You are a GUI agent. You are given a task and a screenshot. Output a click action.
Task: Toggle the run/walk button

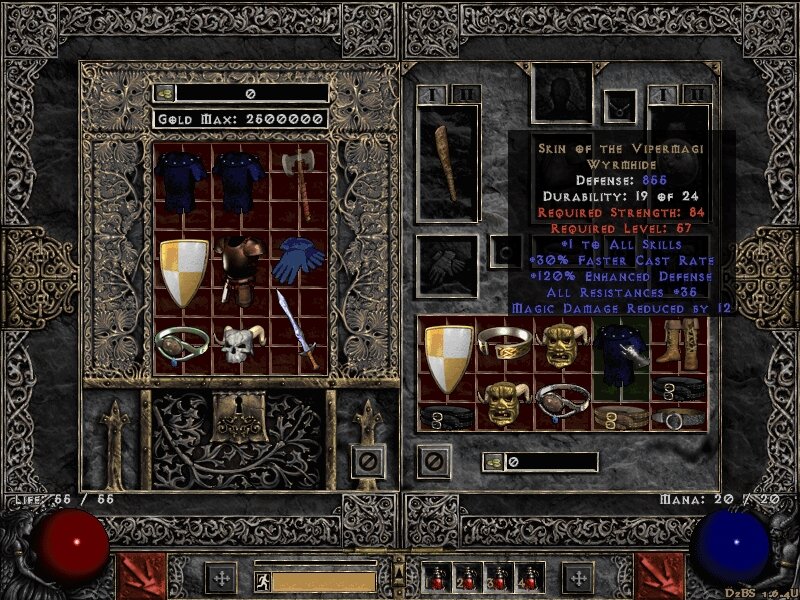[260, 579]
